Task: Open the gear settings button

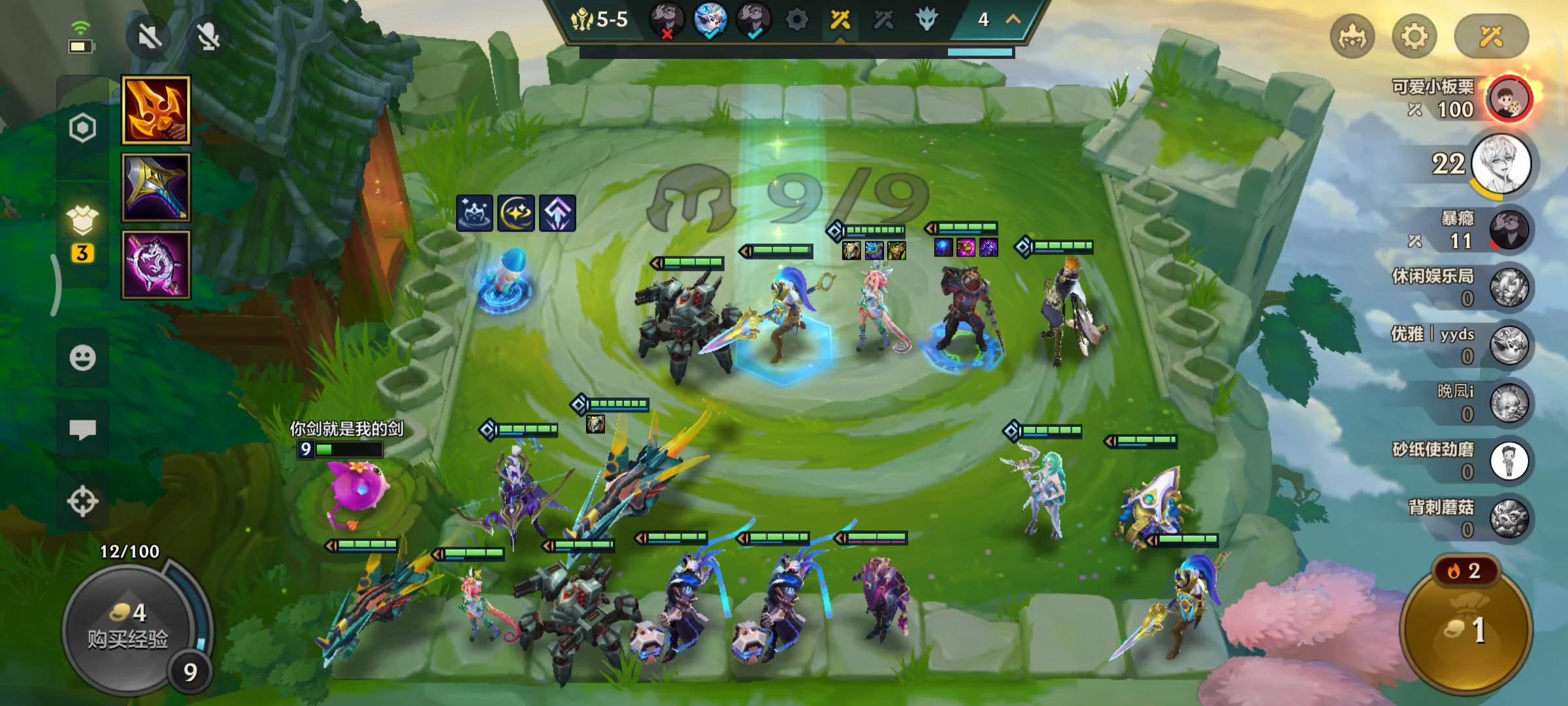Action: 1414,37
